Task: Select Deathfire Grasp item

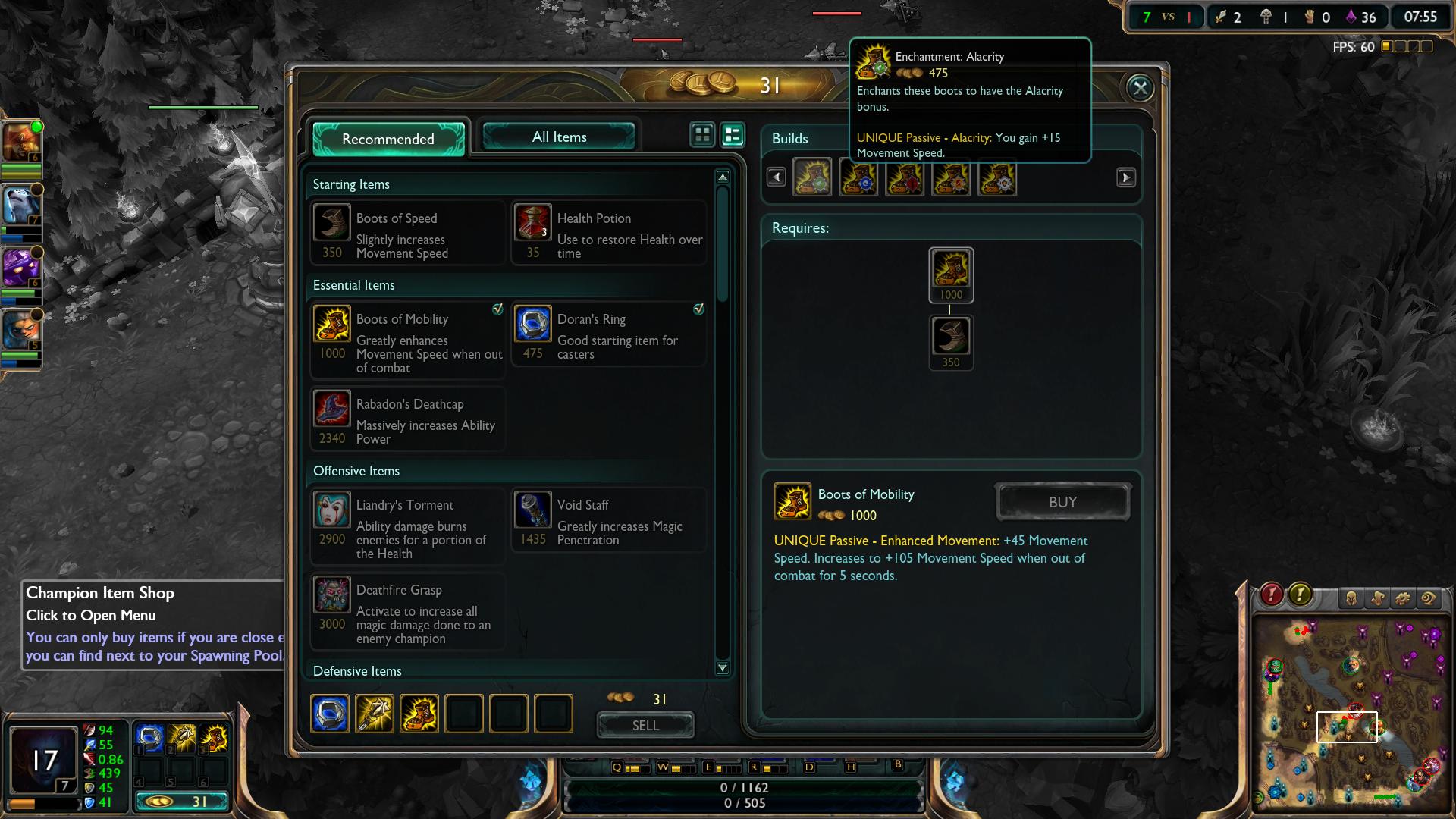Action: [x=408, y=611]
